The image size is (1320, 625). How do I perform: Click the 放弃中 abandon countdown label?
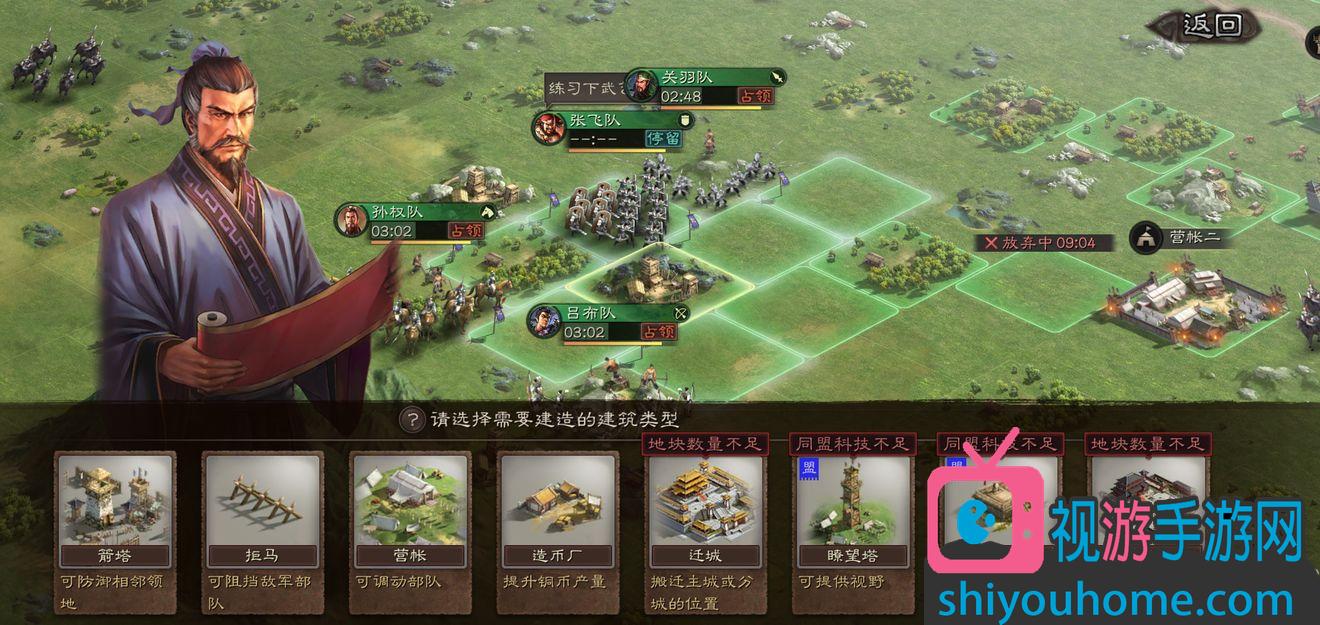[1042, 243]
